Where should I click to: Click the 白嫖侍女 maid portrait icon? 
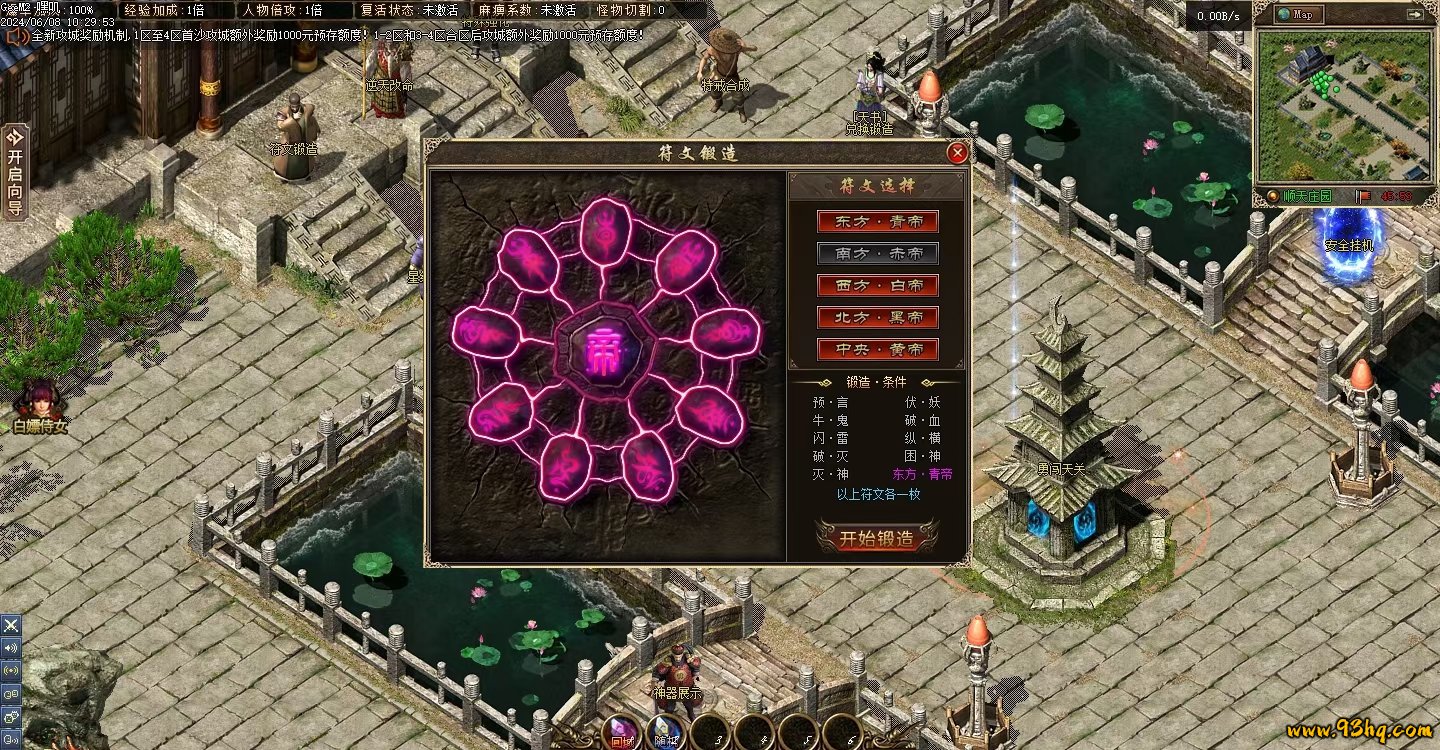(40, 400)
